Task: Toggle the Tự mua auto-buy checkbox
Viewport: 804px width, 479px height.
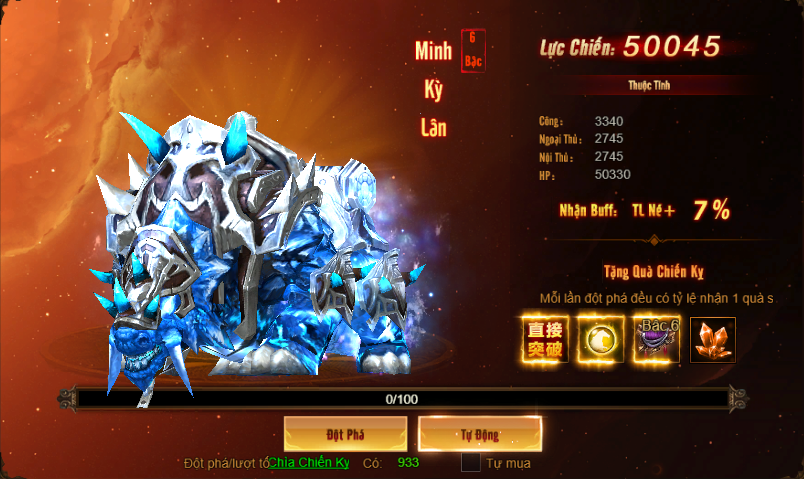Action: (x=471, y=463)
